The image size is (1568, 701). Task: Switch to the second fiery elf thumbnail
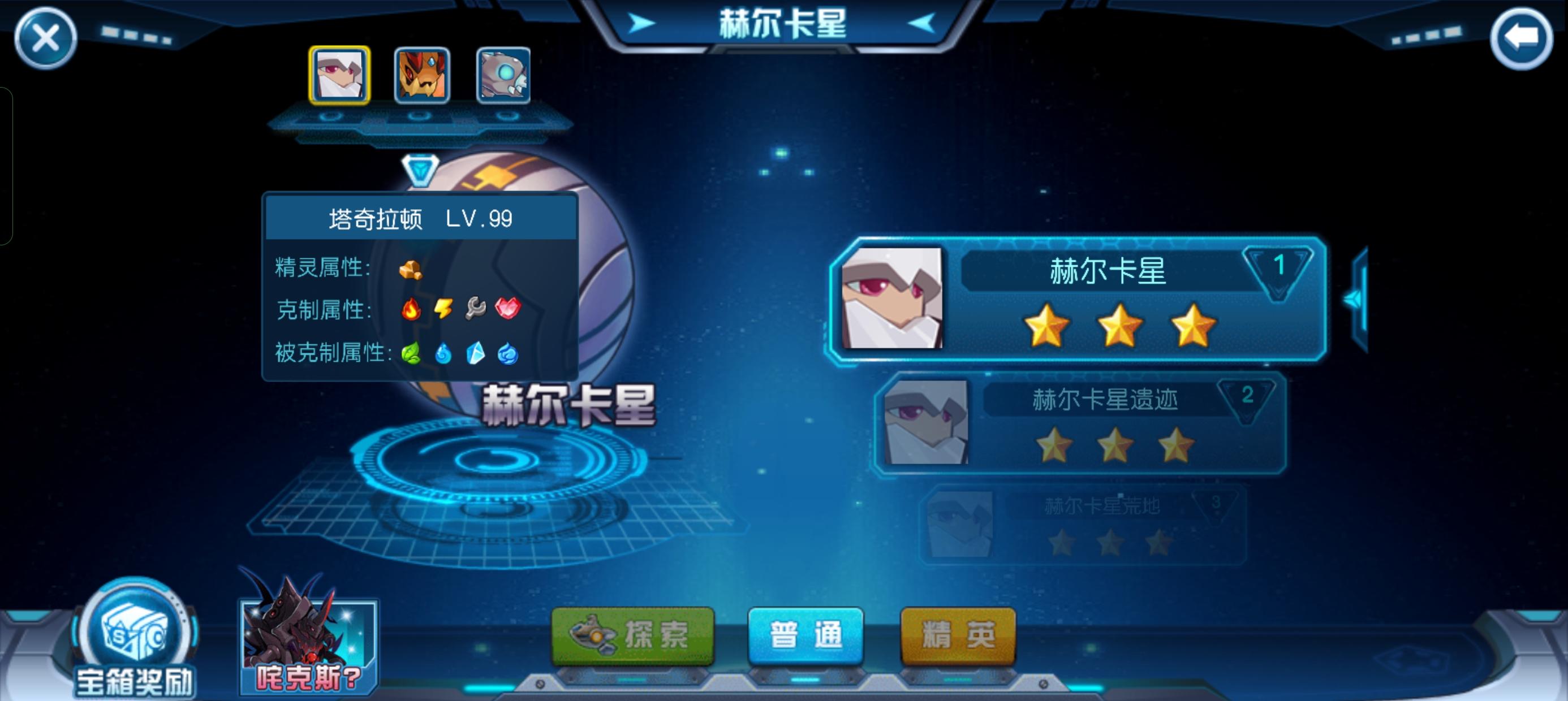click(x=421, y=75)
